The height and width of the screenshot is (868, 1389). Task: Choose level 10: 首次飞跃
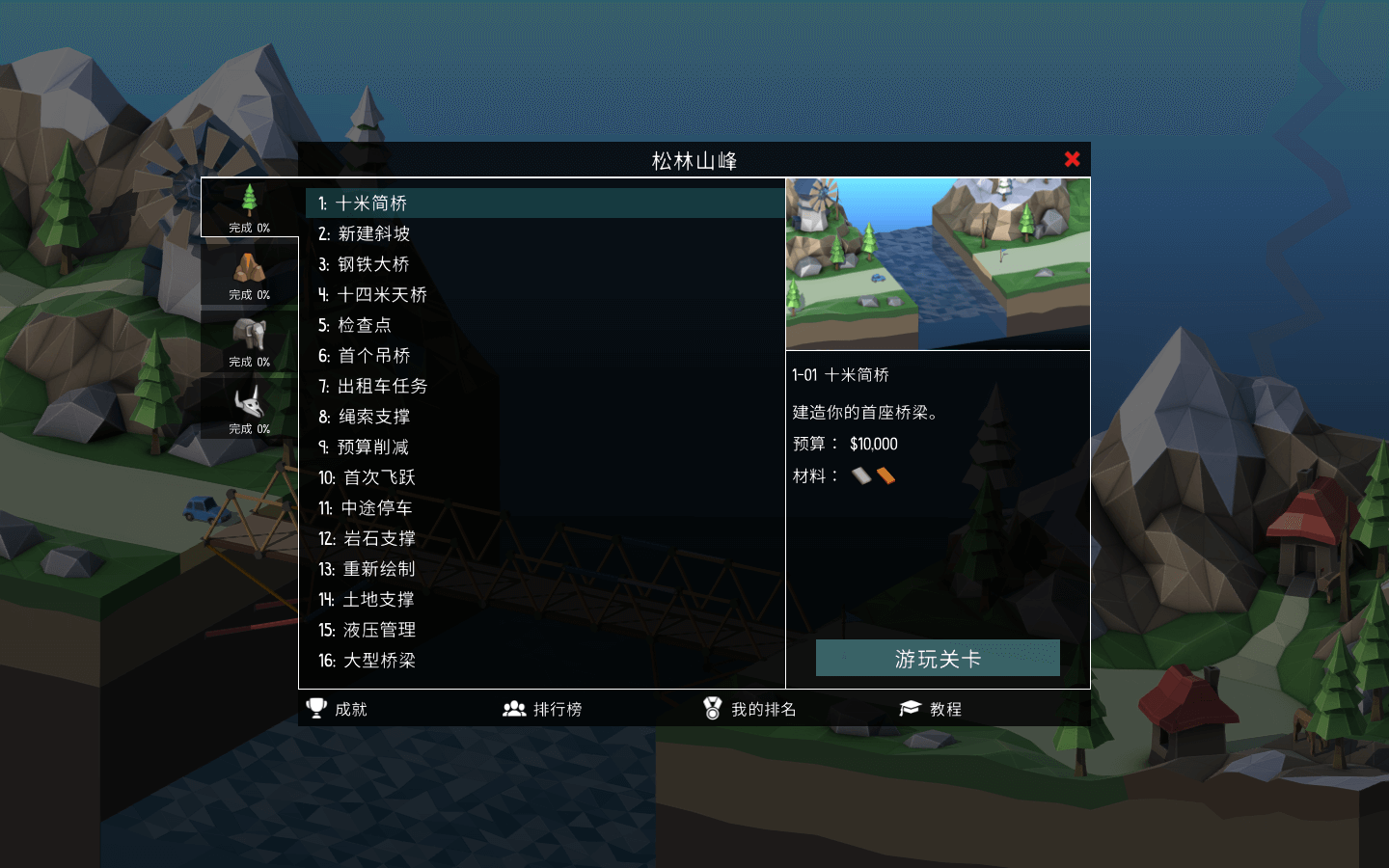[368, 478]
